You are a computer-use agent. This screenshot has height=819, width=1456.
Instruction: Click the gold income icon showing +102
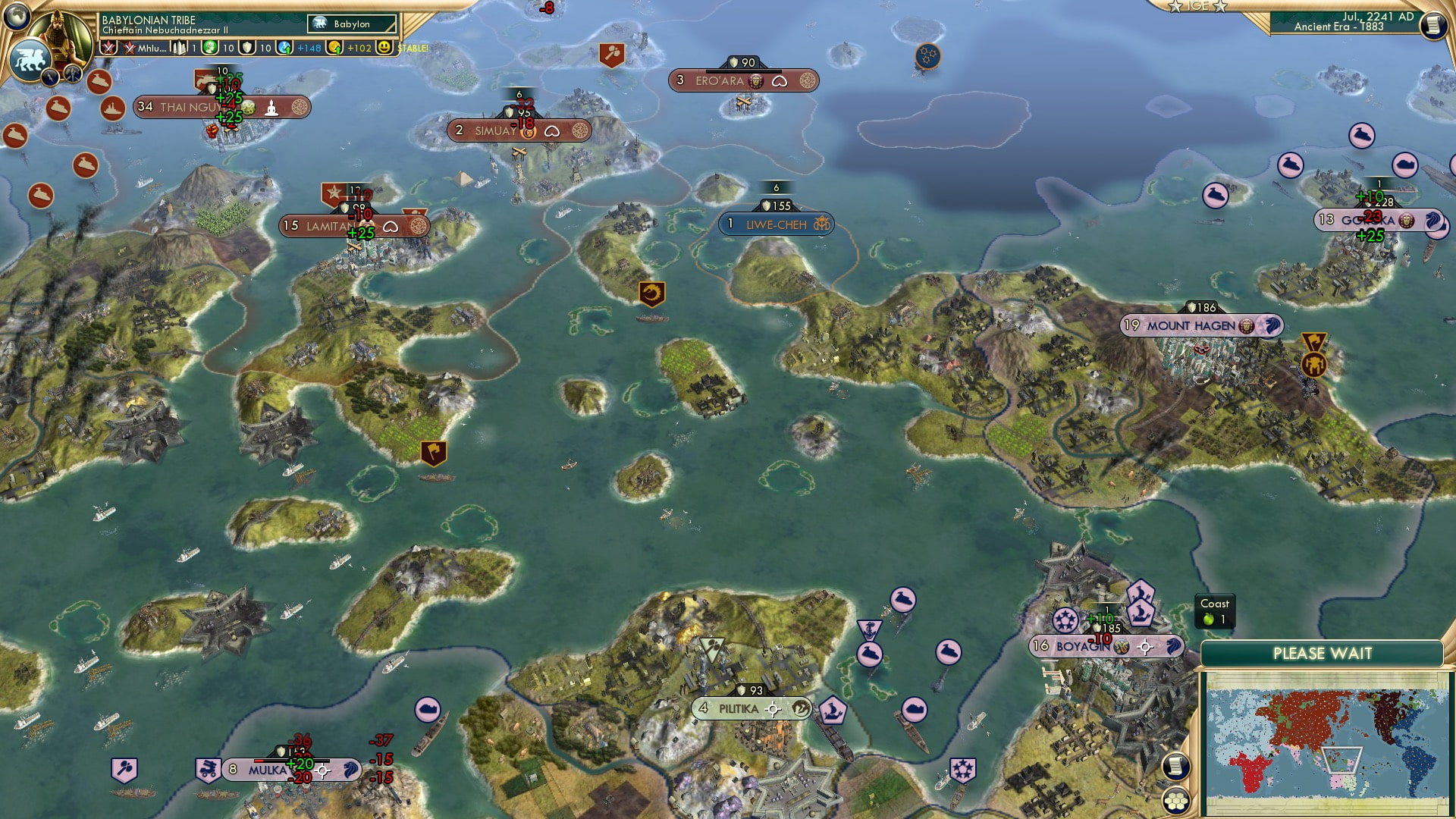click(x=334, y=47)
